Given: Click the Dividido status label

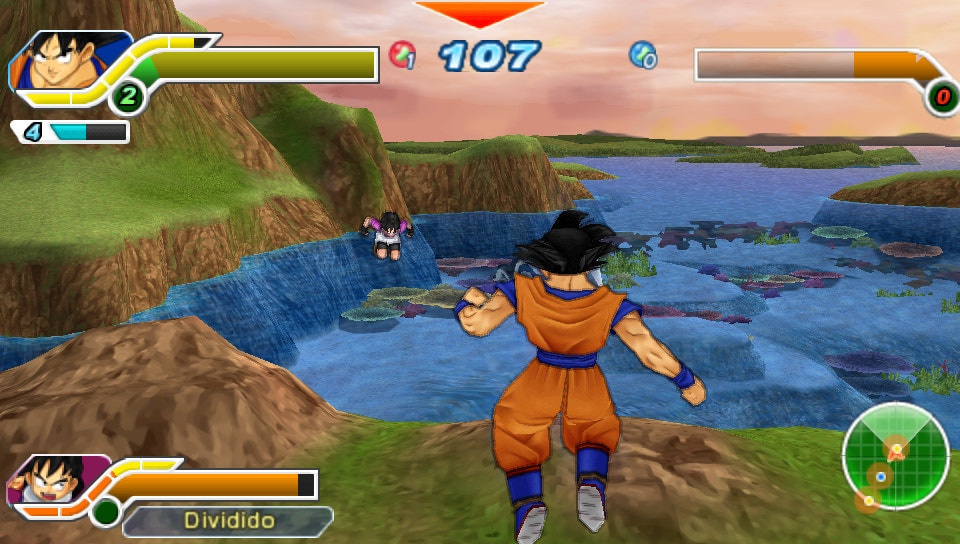Looking at the screenshot, I should point(228,521).
